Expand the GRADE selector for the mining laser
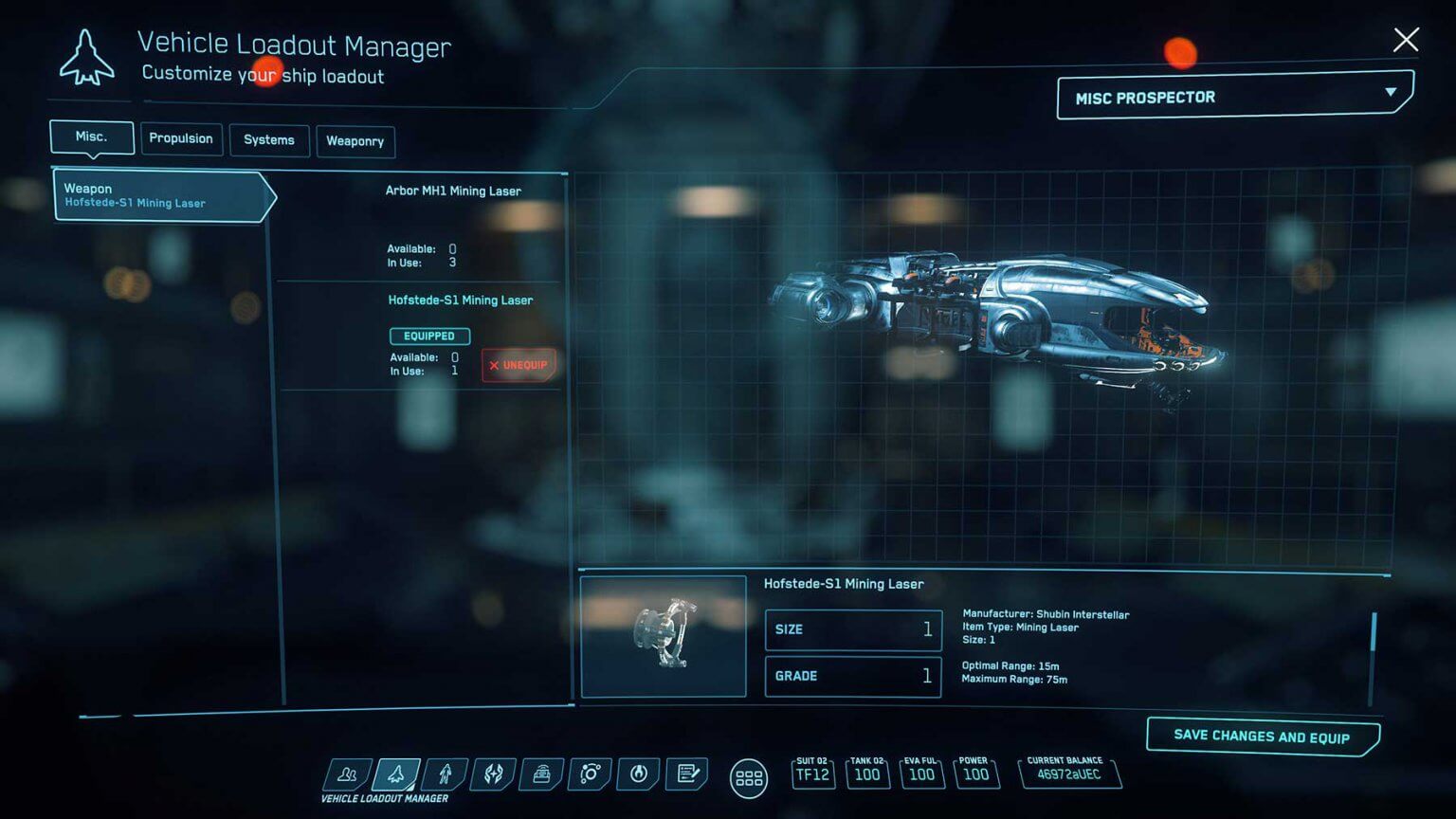 pyautogui.click(x=851, y=676)
